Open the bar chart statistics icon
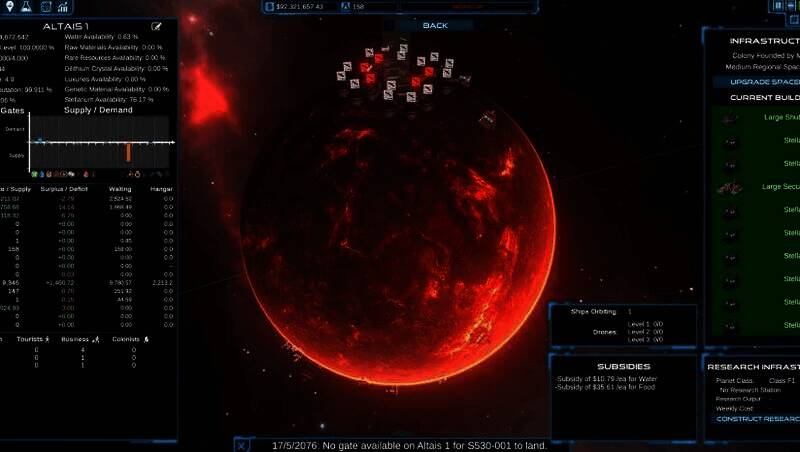The width and height of the screenshot is (800, 452). [x=62, y=6]
